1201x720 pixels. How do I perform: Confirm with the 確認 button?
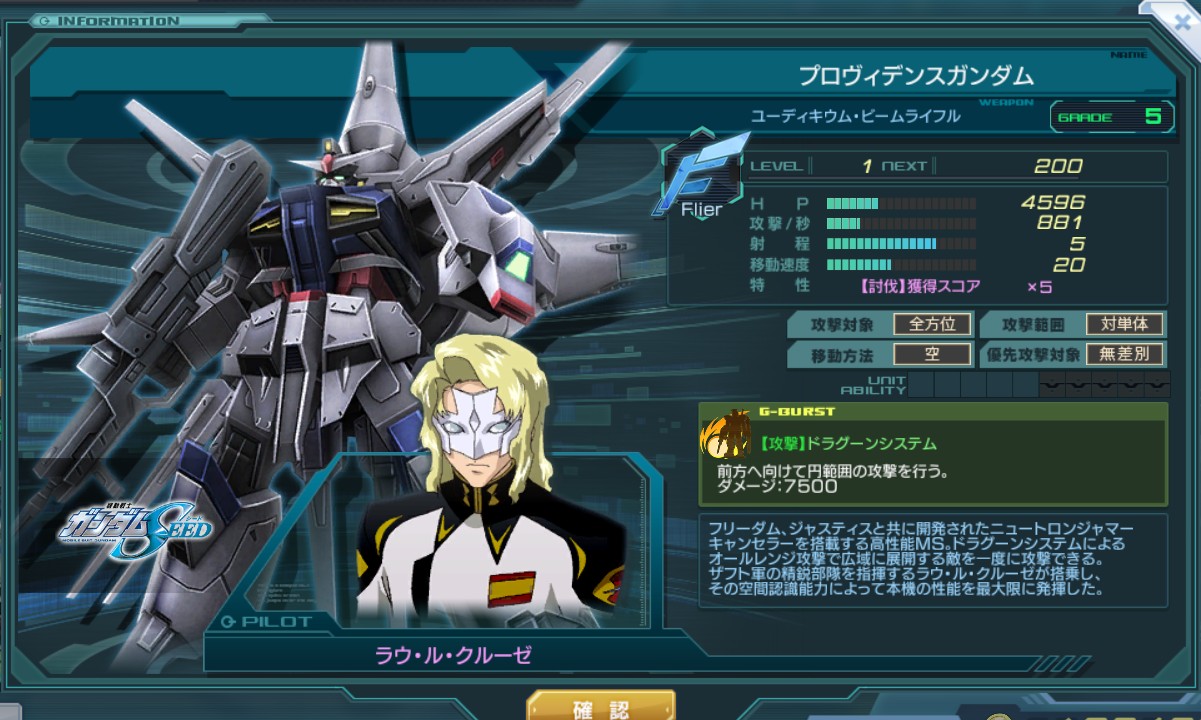click(x=601, y=707)
